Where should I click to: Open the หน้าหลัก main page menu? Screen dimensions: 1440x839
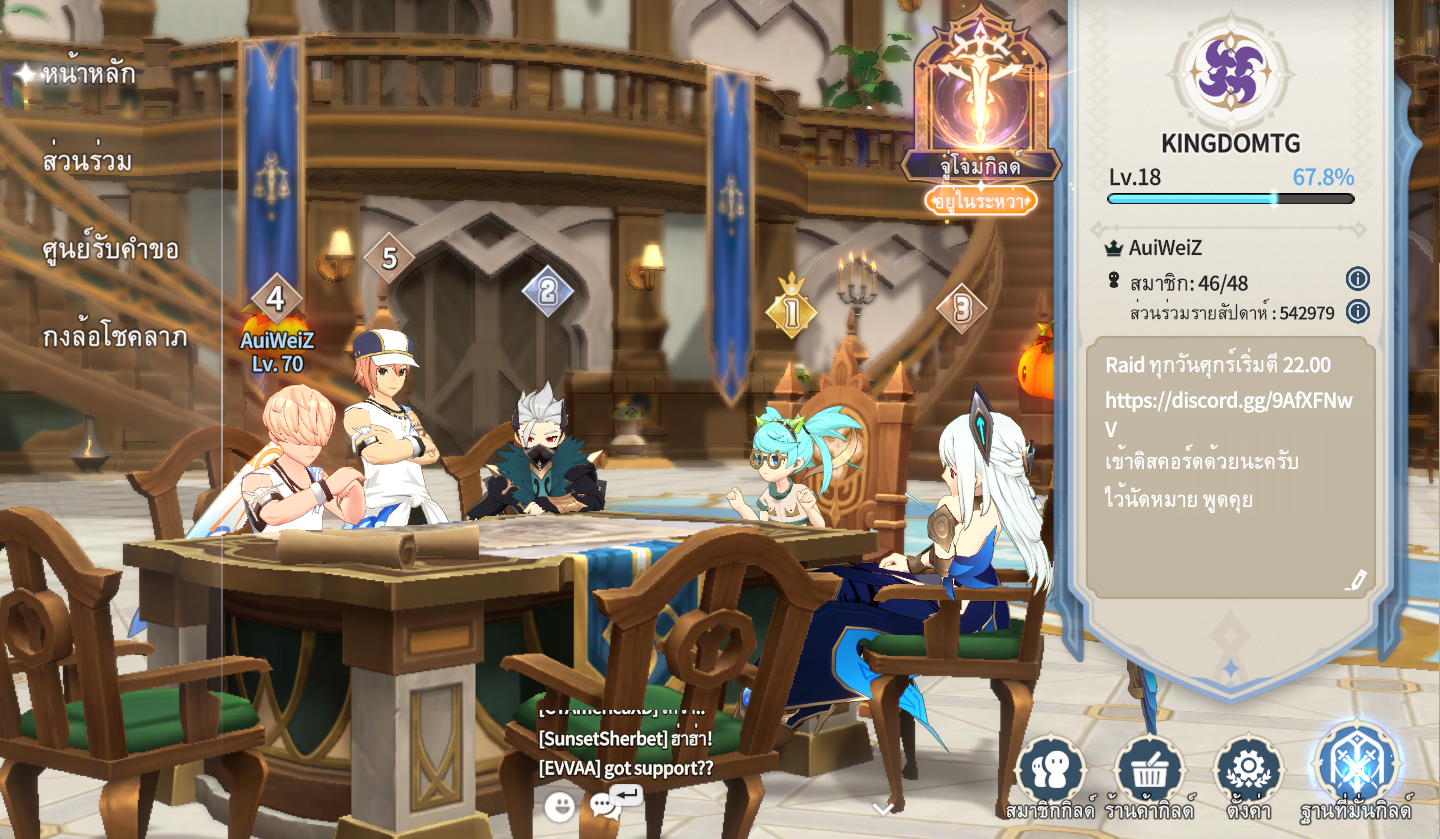pos(88,74)
